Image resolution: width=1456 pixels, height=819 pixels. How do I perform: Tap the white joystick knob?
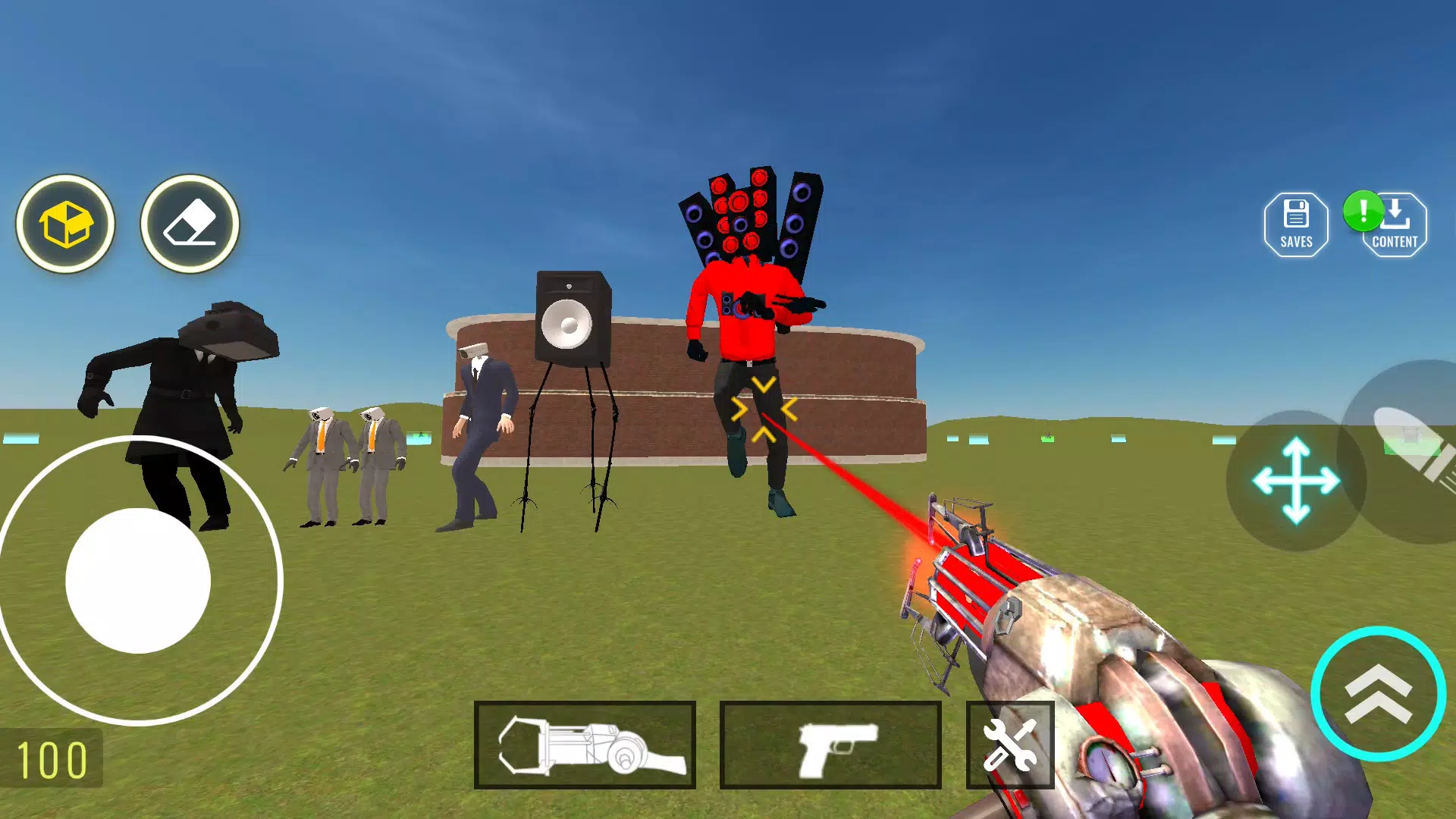(x=139, y=580)
